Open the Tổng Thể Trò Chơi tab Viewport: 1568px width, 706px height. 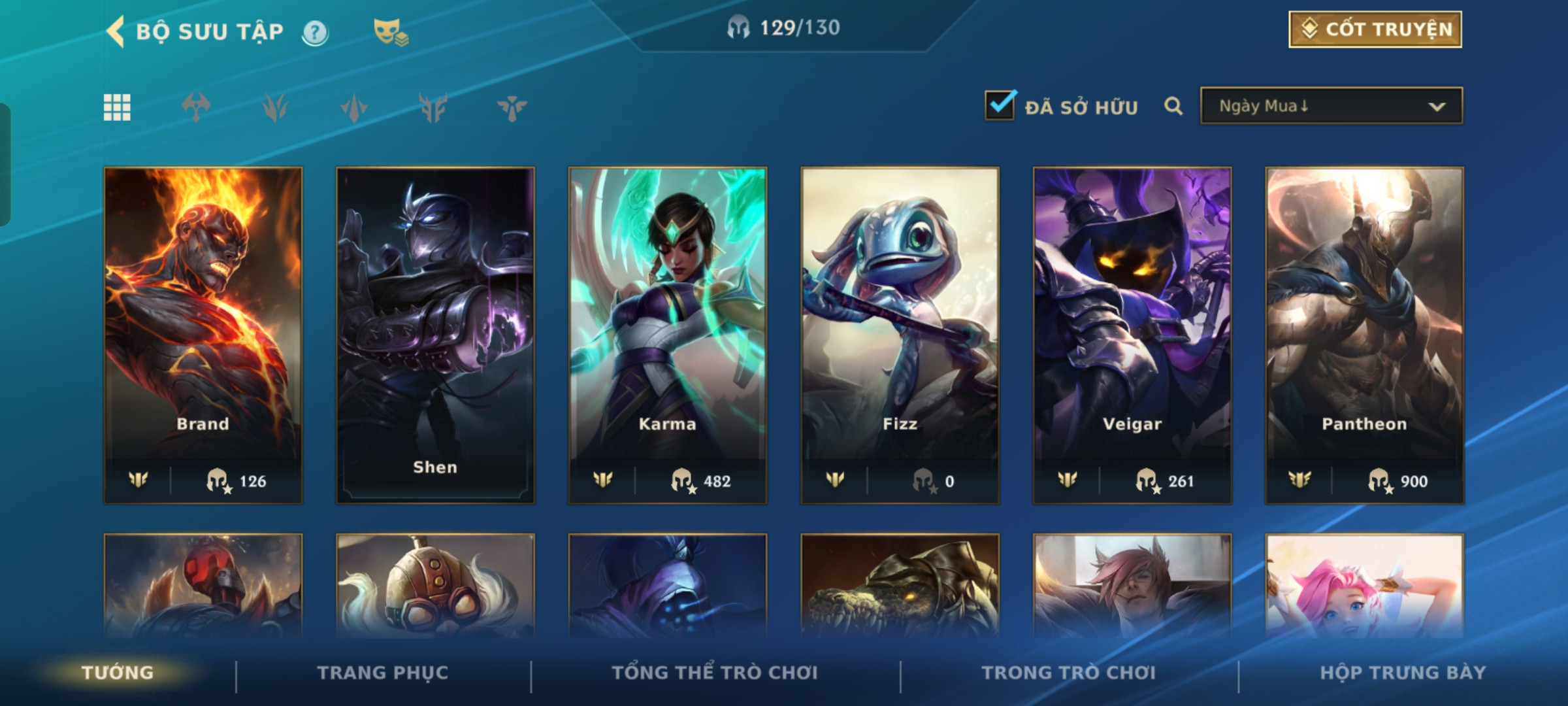(x=714, y=673)
